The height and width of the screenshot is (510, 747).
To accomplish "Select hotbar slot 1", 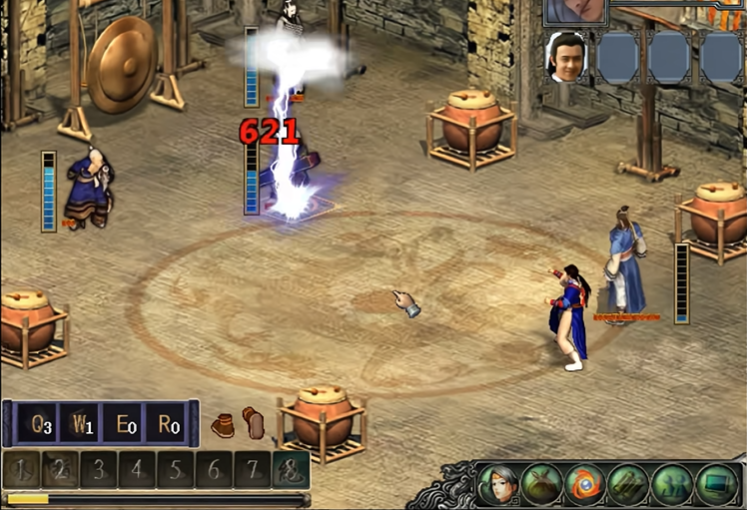I will pyautogui.click(x=23, y=469).
